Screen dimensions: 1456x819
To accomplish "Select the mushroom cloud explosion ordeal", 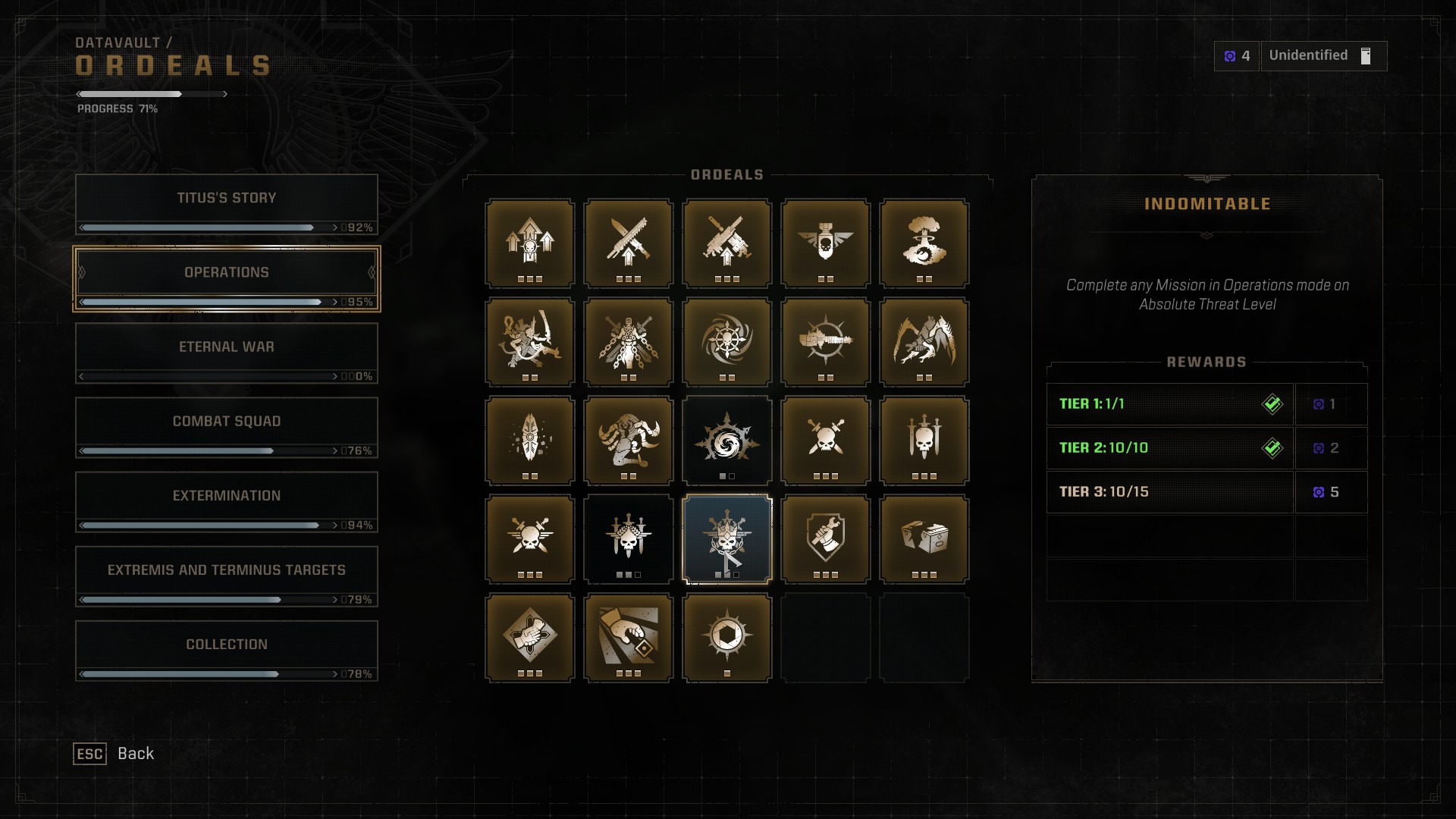I will click(x=924, y=243).
